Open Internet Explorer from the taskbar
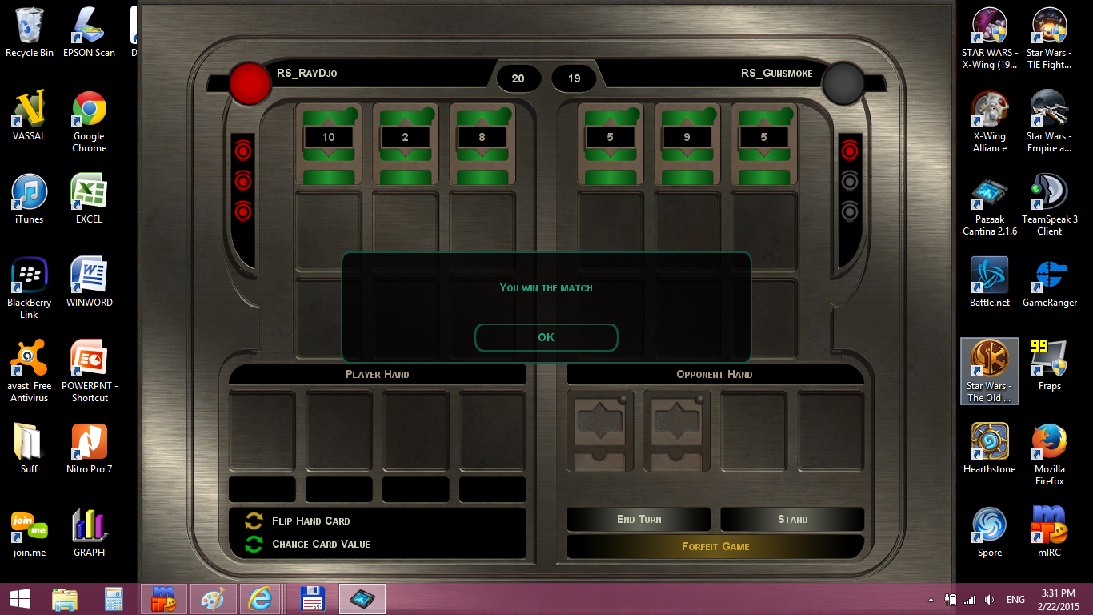Screen dimensions: 1093x615 point(261,599)
